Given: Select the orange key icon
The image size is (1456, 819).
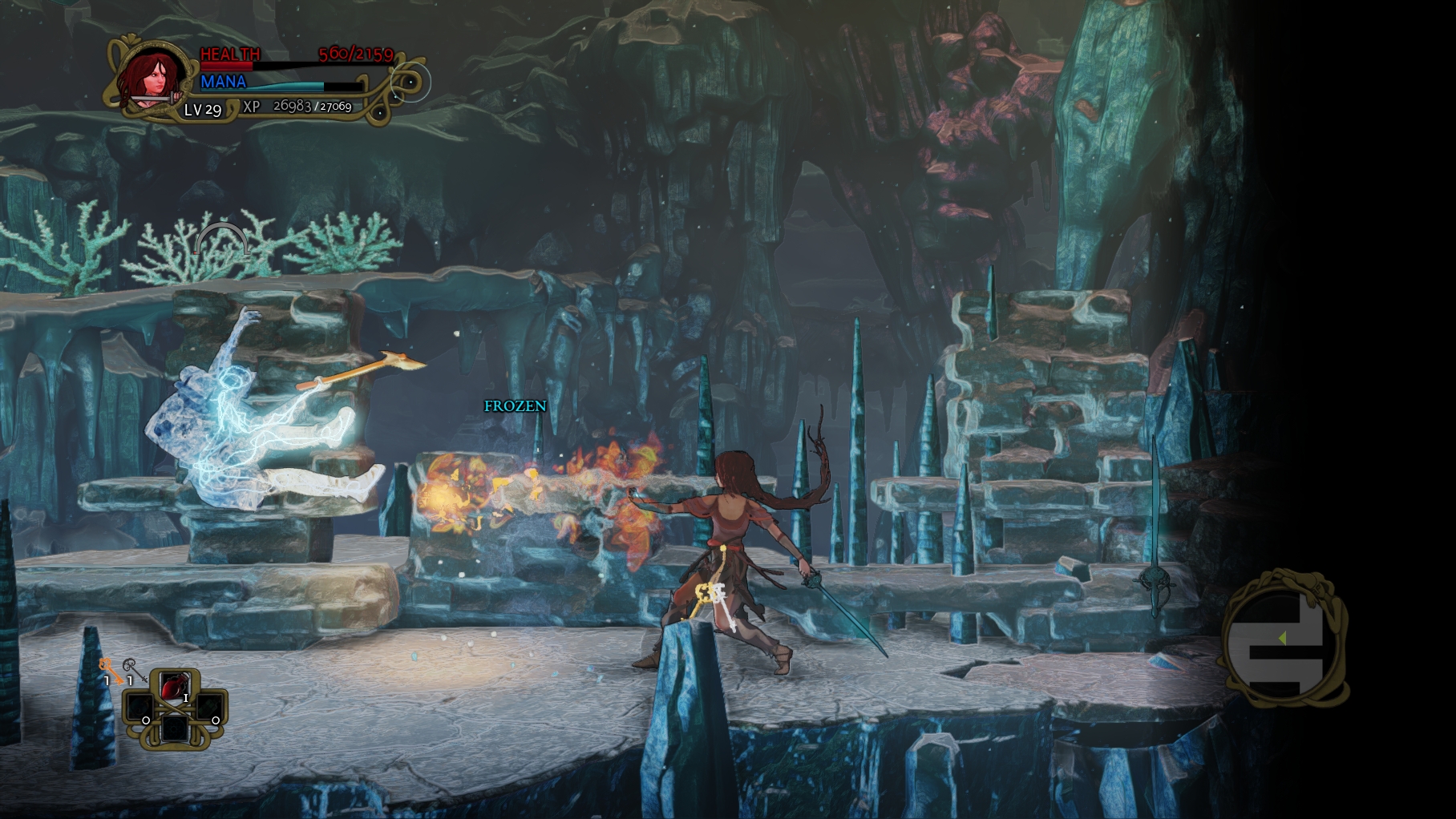Looking at the screenshot, I should pos(107,668).
